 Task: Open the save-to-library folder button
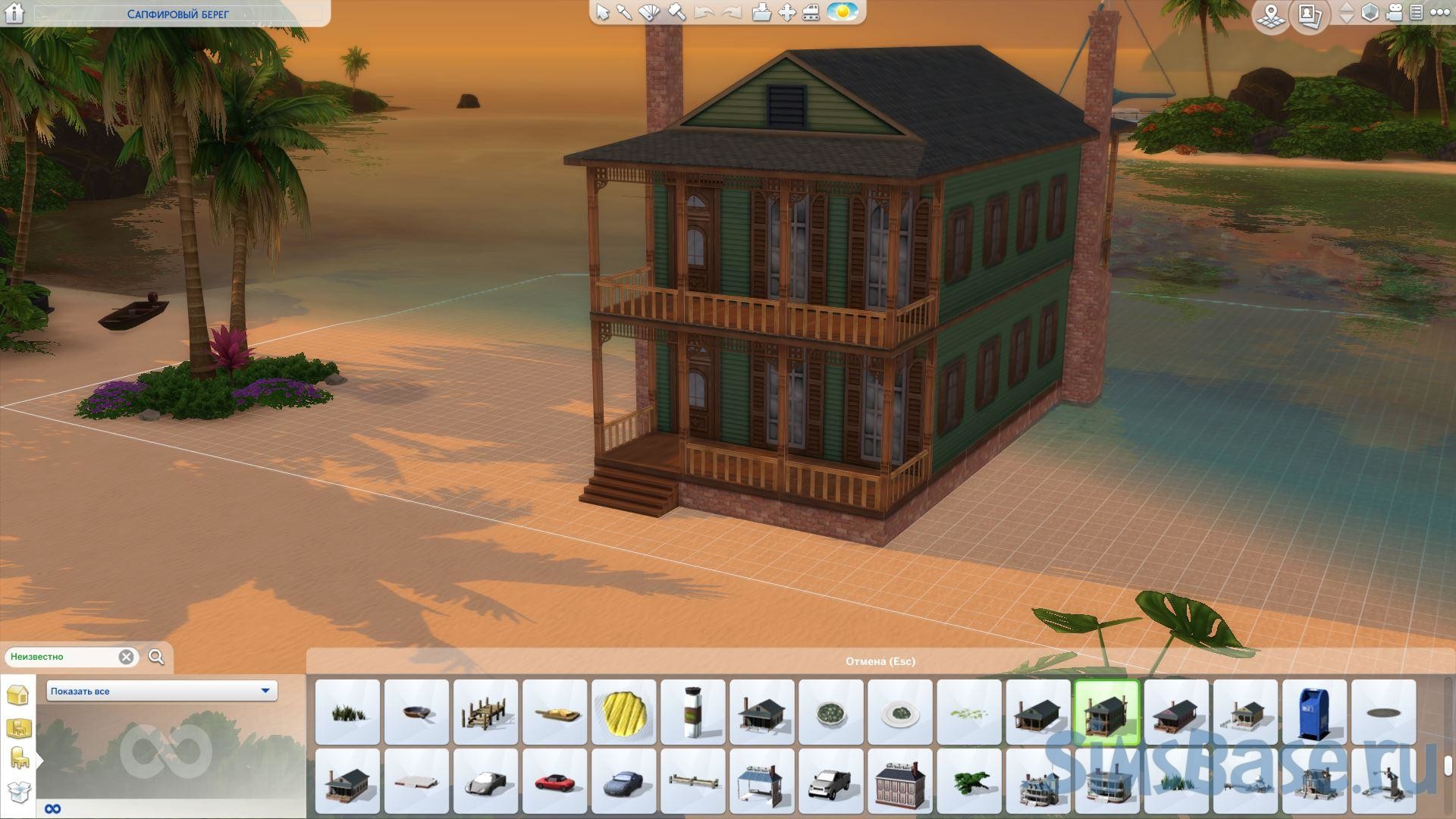(x=761, y=12)
